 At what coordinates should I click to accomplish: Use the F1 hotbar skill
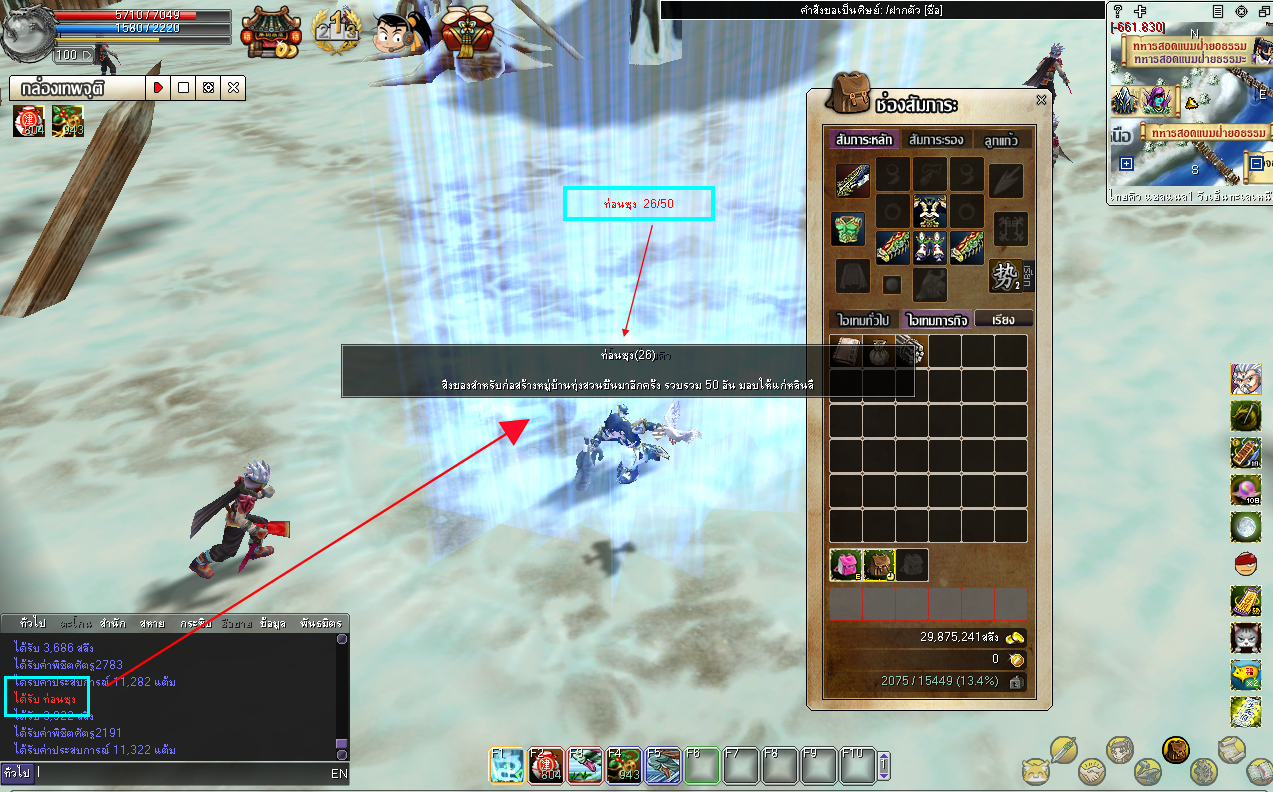(x=507, y=766)
